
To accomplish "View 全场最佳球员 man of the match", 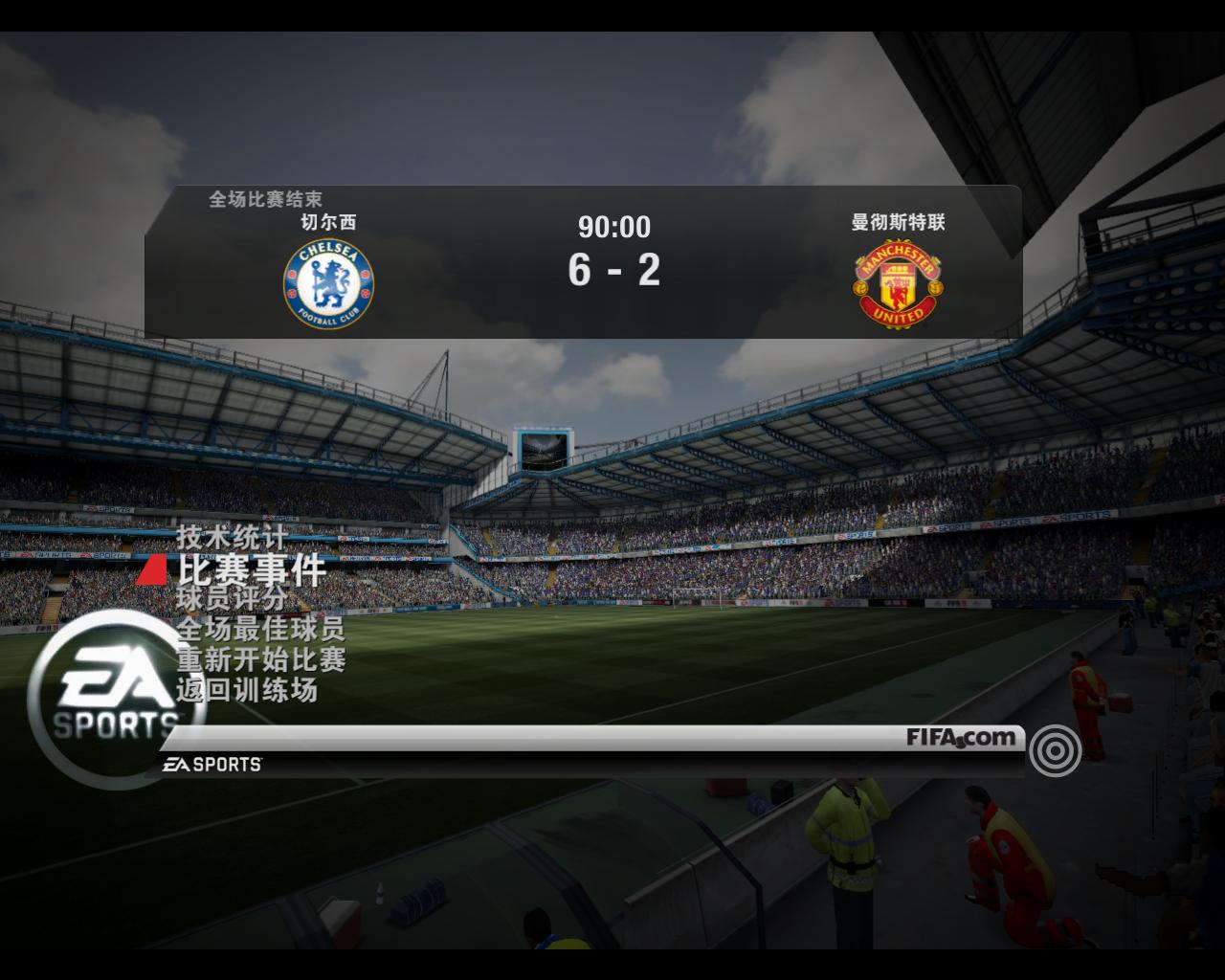I will pyautogui.click(x=260, y=629).
